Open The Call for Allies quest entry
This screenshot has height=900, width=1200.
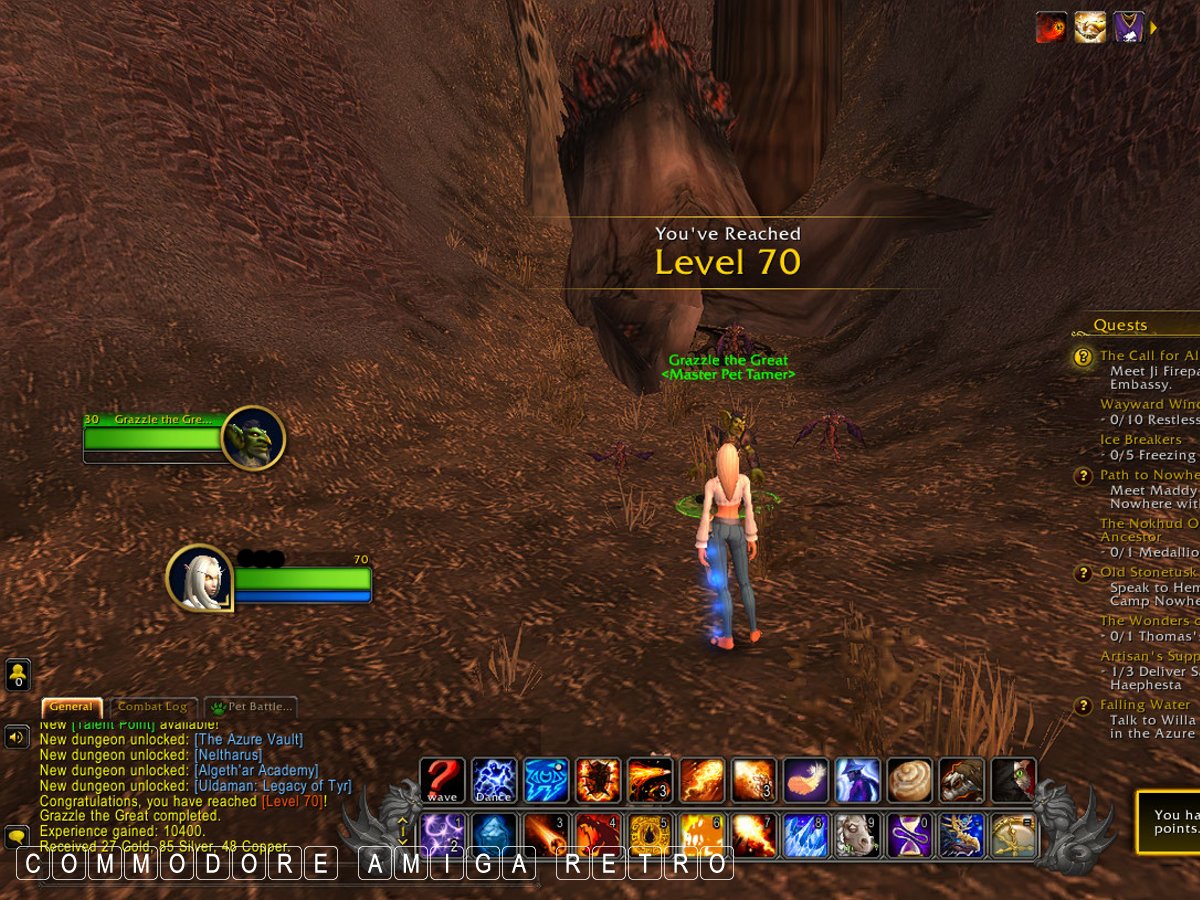[1148, 356]
